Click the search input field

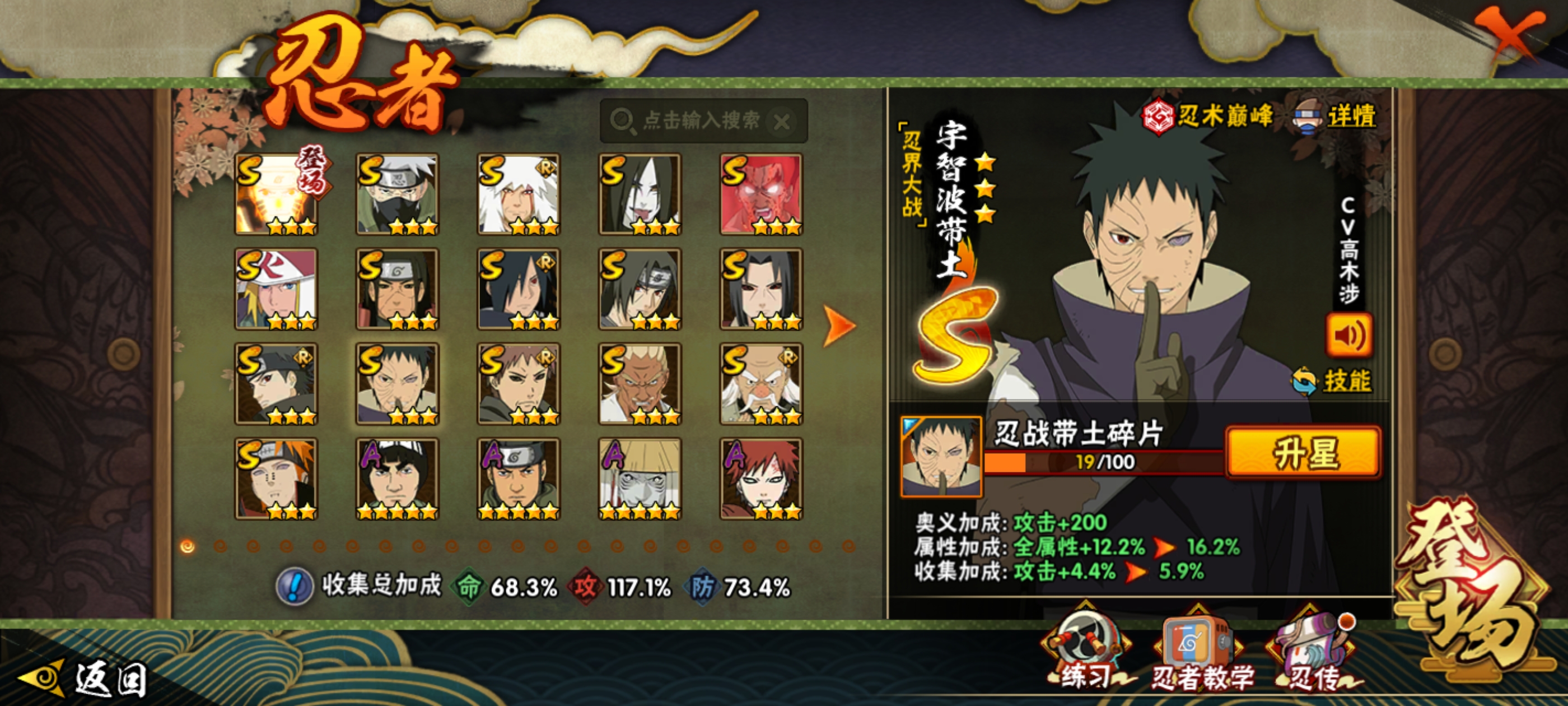tap(700, 120)
